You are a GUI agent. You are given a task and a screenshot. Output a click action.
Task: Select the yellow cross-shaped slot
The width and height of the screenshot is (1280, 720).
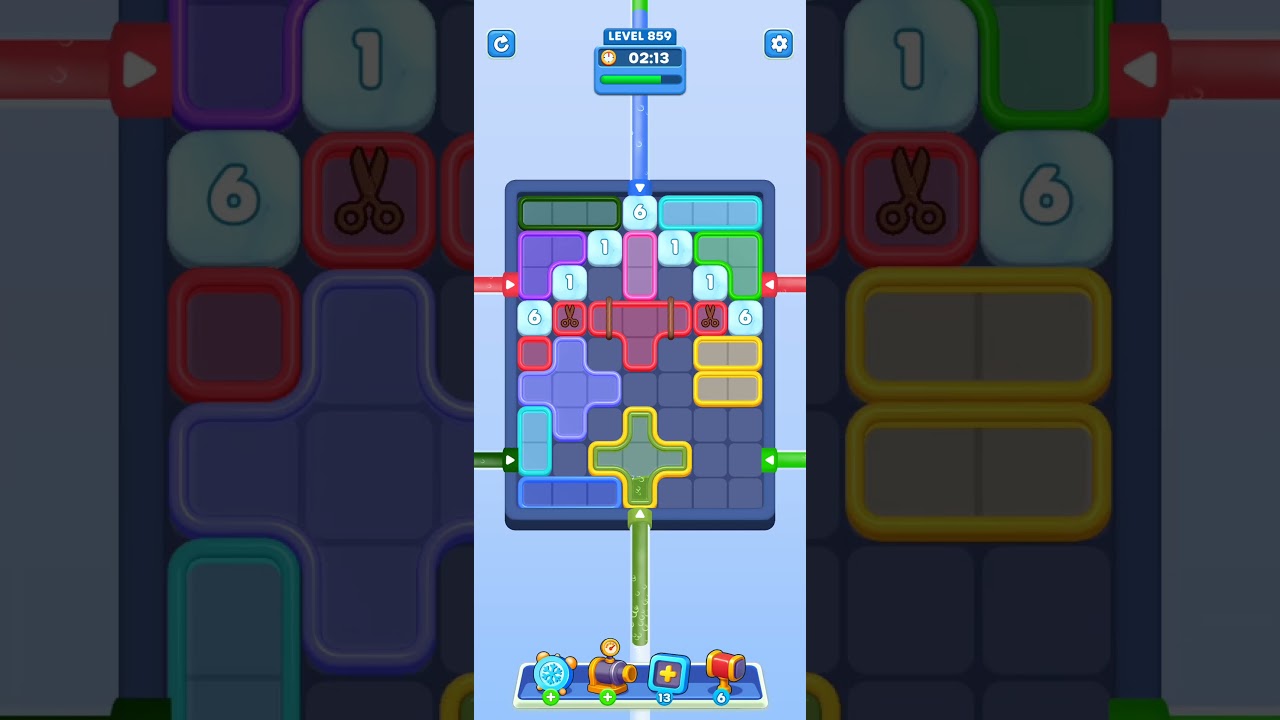[640, 457]
